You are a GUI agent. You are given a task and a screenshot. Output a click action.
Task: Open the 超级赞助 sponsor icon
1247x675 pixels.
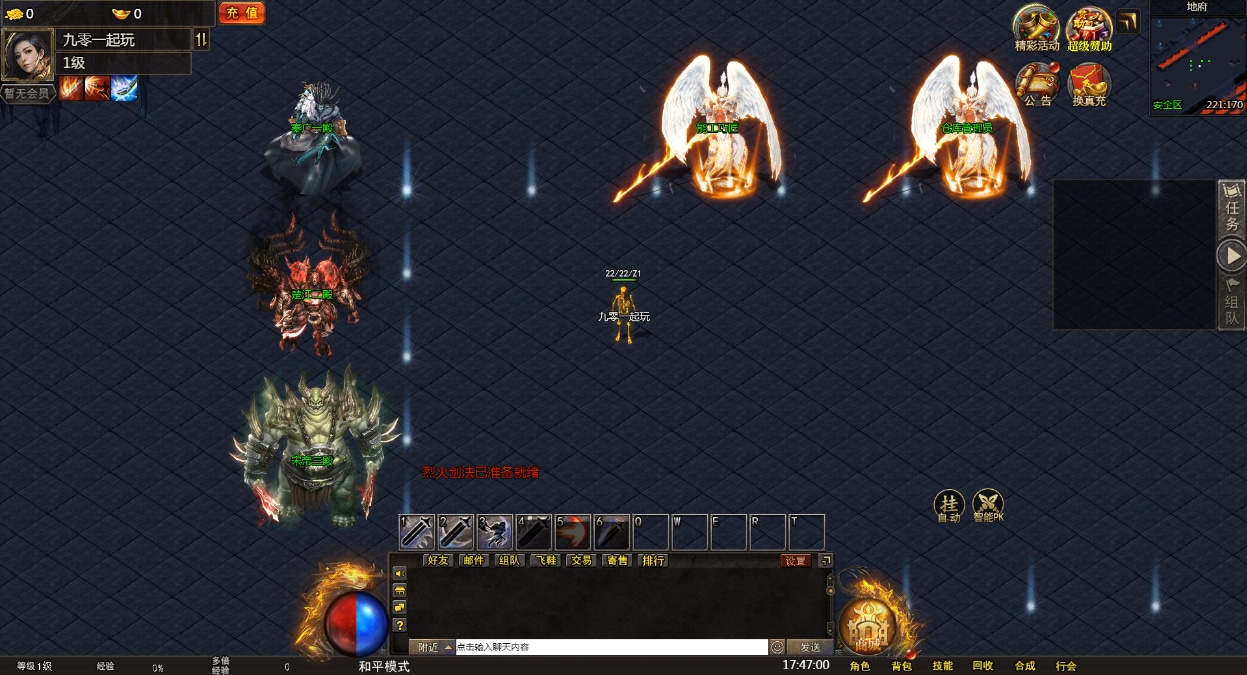1090,27
